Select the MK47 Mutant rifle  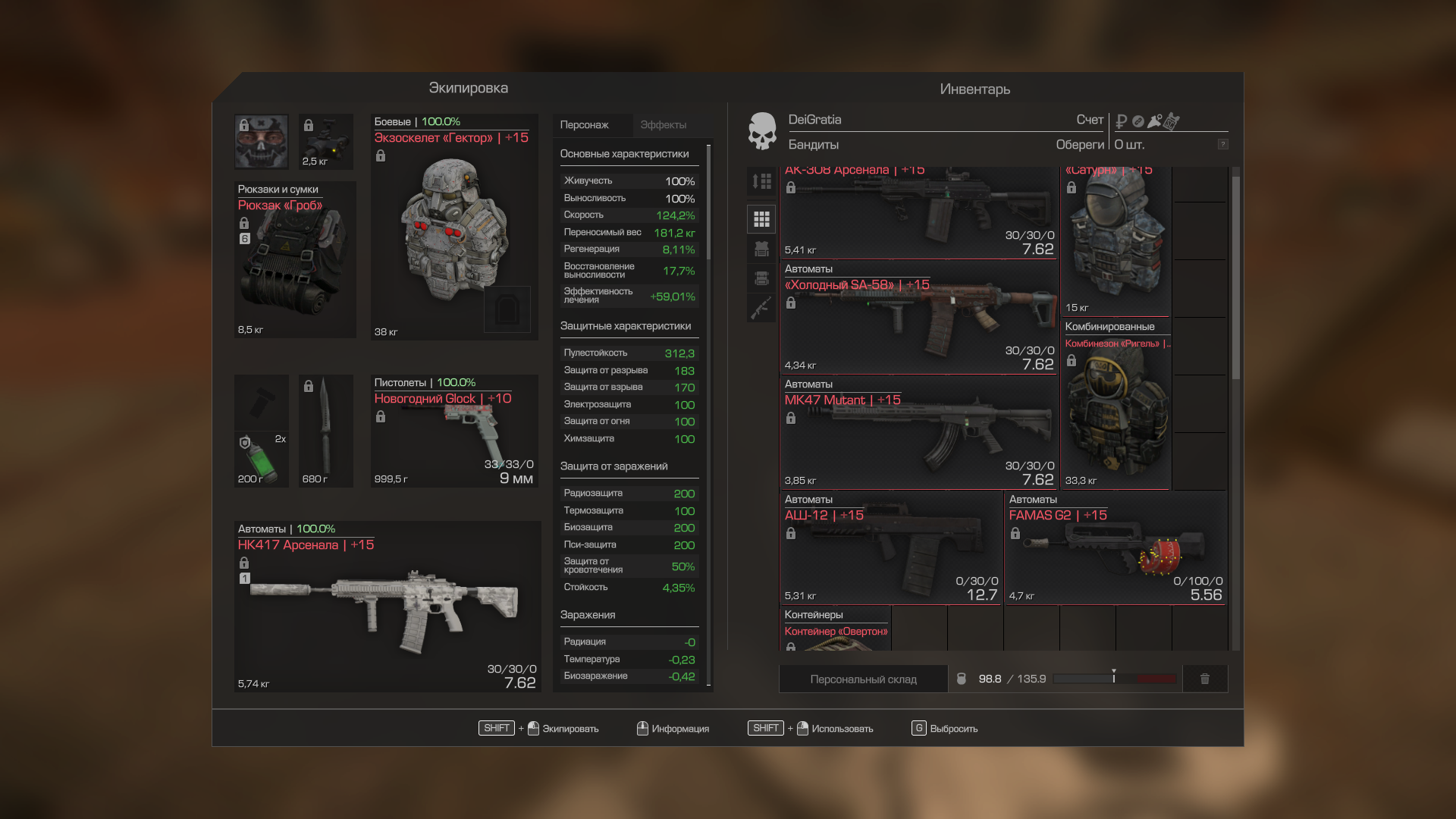point(918,432)
